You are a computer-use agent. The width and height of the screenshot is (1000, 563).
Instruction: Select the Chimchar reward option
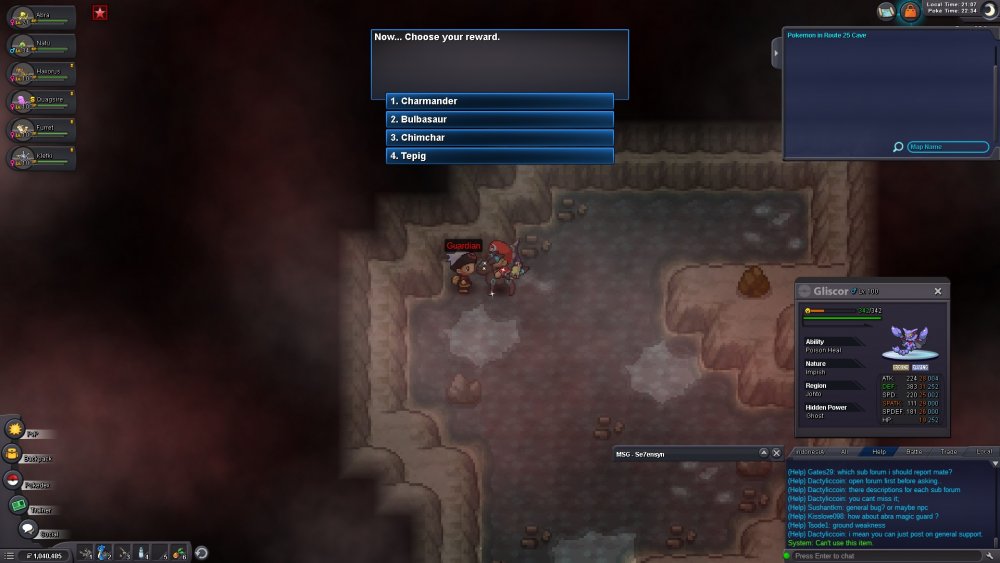point(499,137)
